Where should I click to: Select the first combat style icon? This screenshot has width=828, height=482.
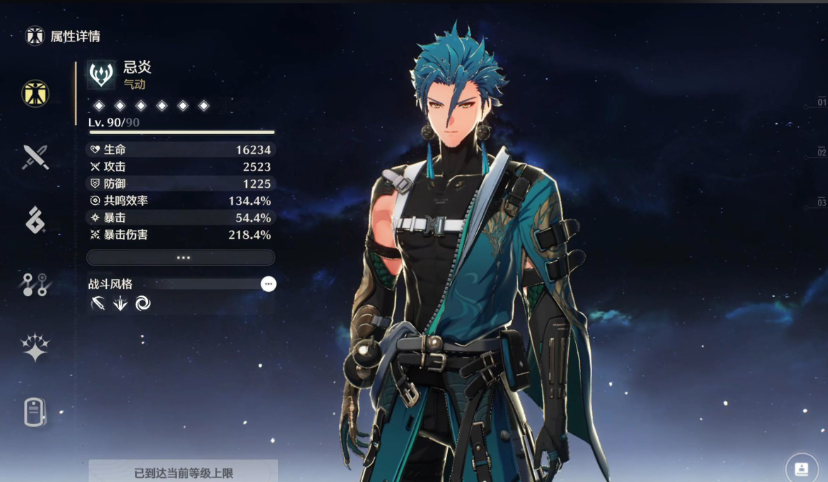tap(98, 304)
